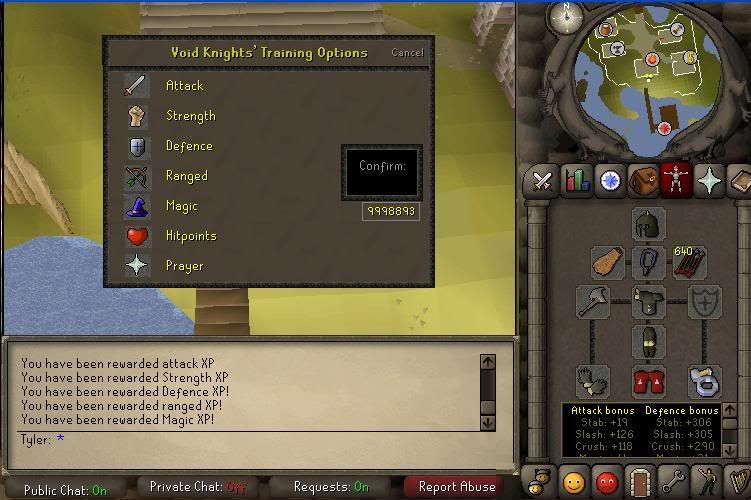Image resolution: width=751 pixels, height=500 pixels.
Task: Switch to the skills stats tab
Action: 577,181
